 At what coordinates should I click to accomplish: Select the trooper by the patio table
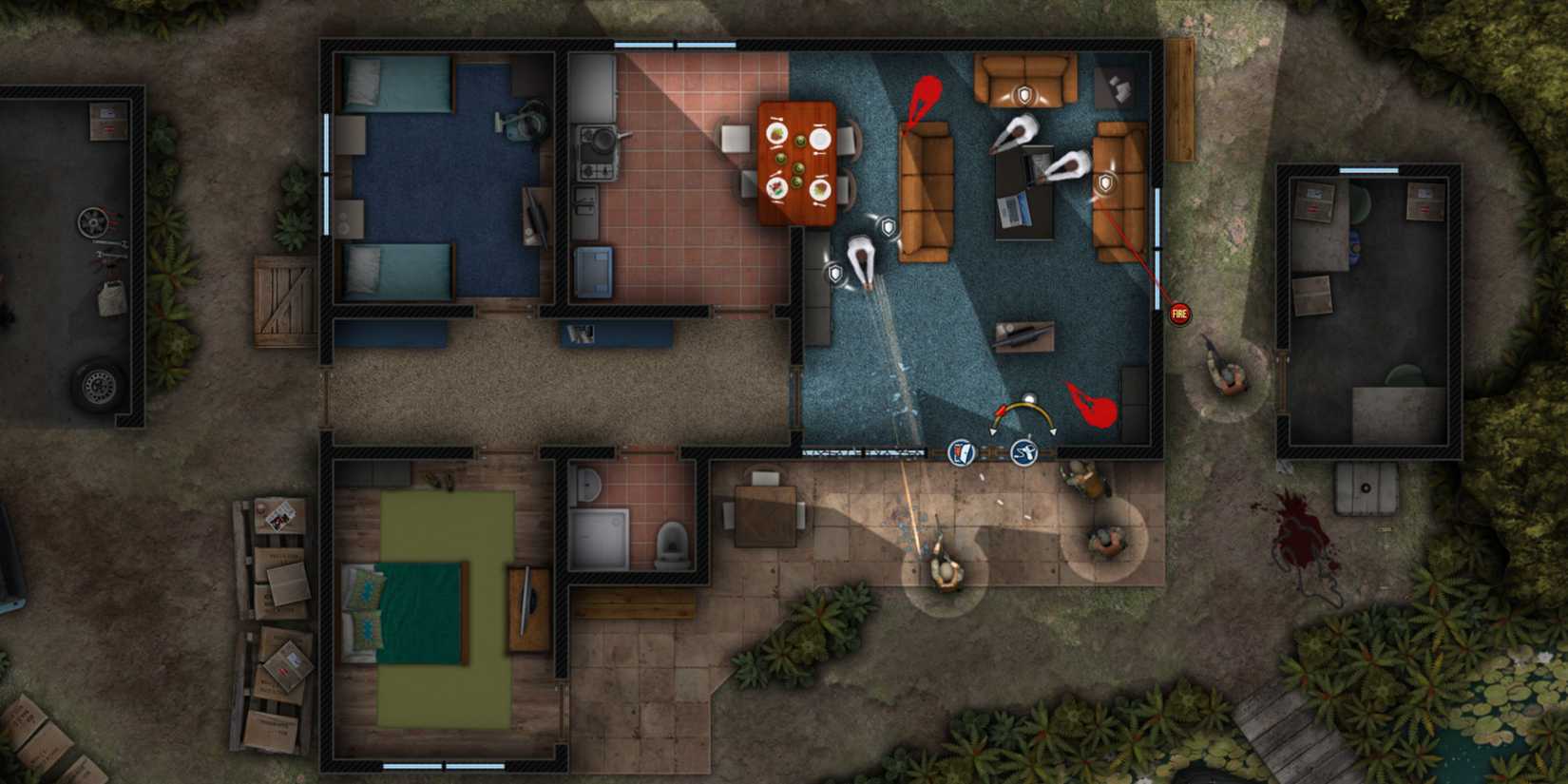pos(1083,479)
